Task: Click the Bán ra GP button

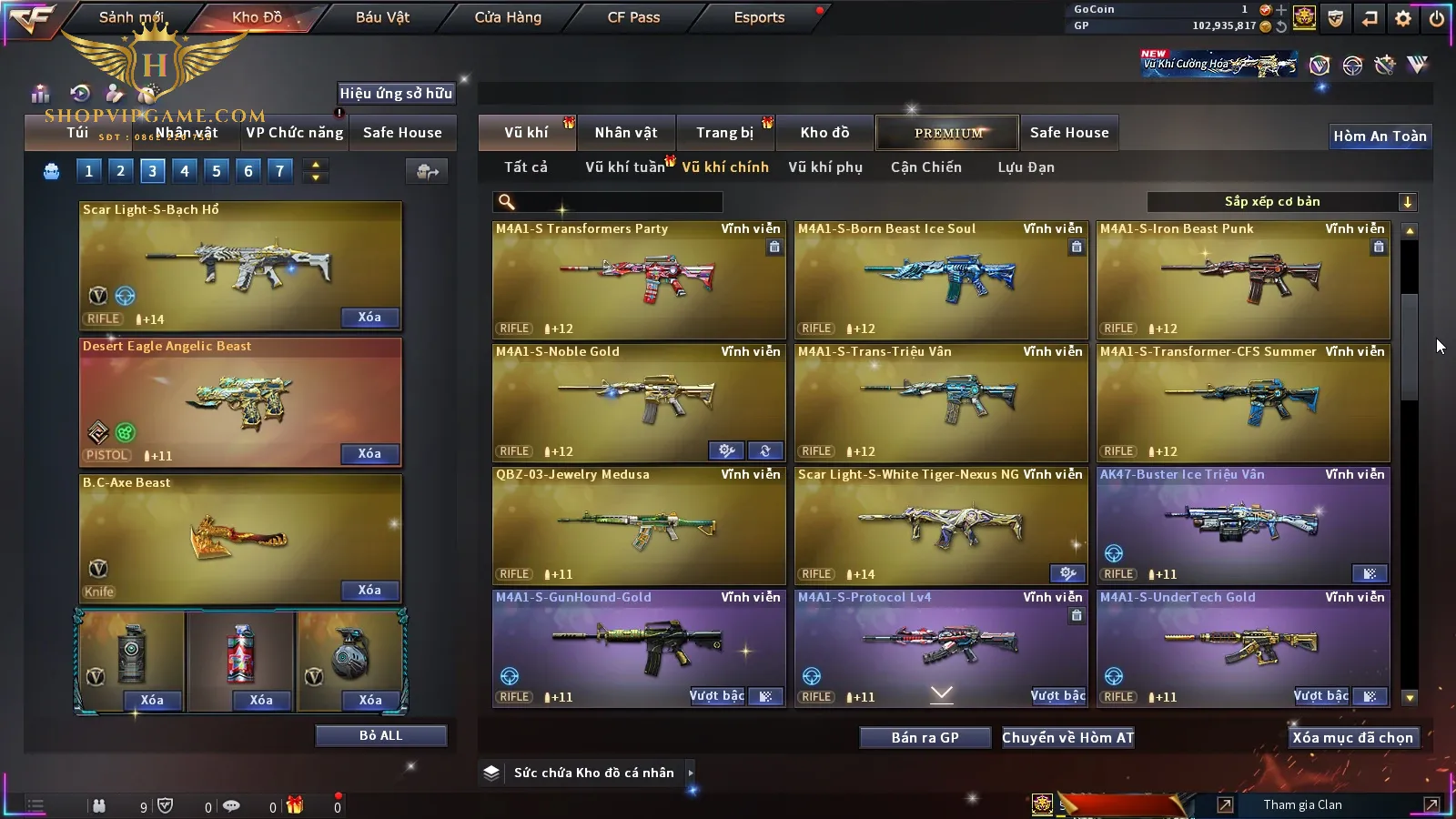Action: click(925, 738)
